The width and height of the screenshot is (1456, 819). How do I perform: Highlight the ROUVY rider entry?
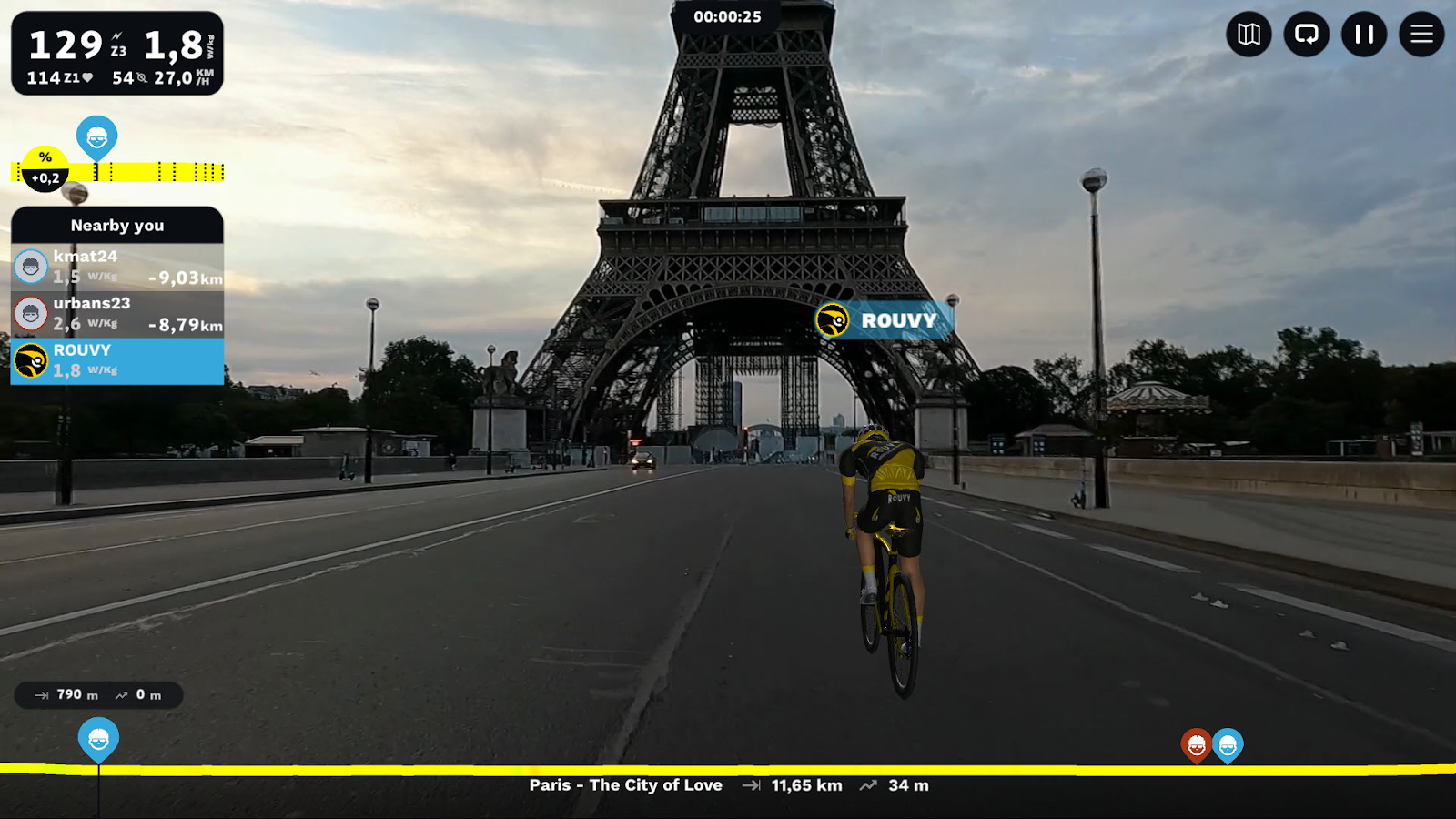[116, 360]
